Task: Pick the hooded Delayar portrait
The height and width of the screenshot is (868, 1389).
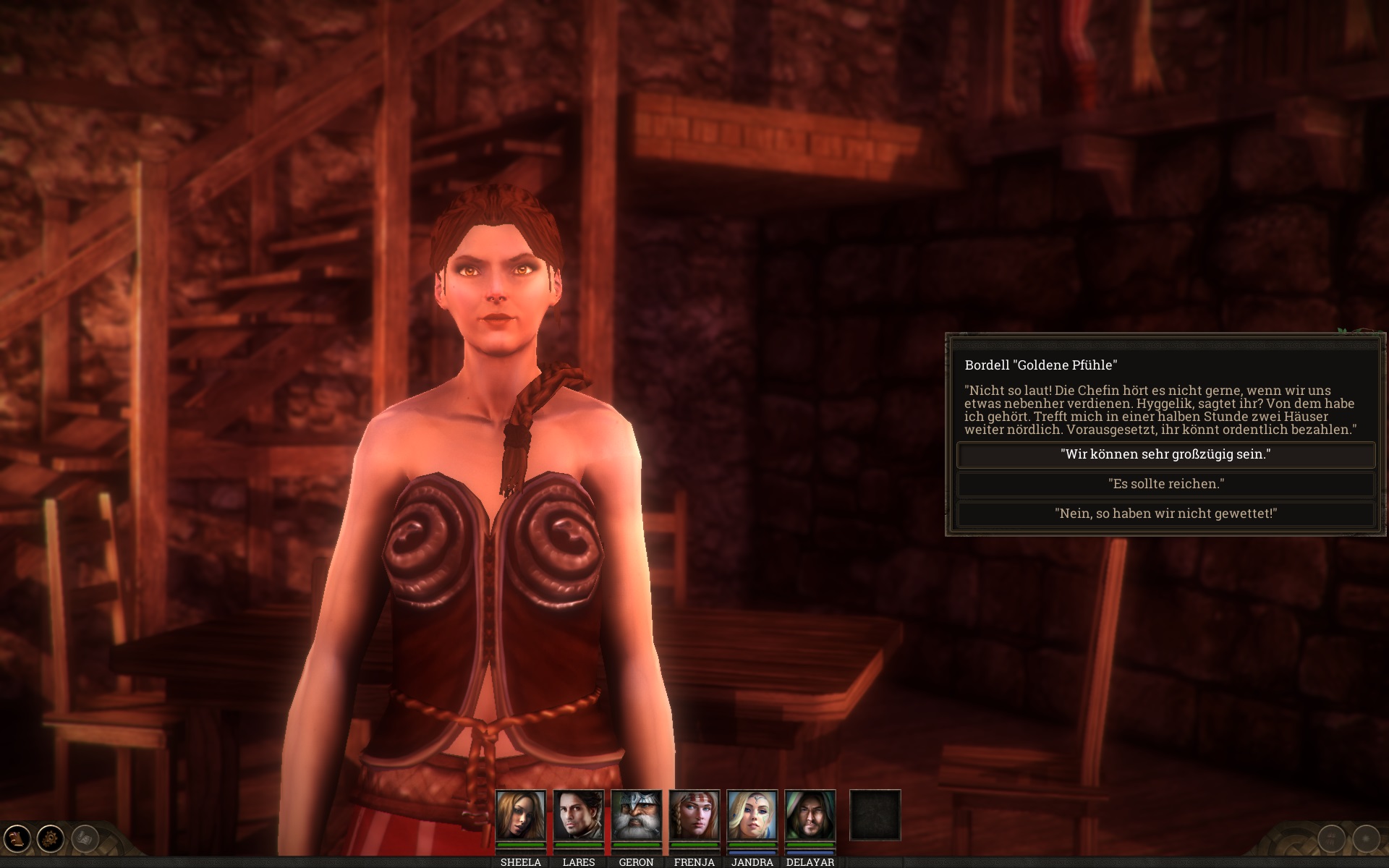Action: pyautogui.click(x=810, y=815)
